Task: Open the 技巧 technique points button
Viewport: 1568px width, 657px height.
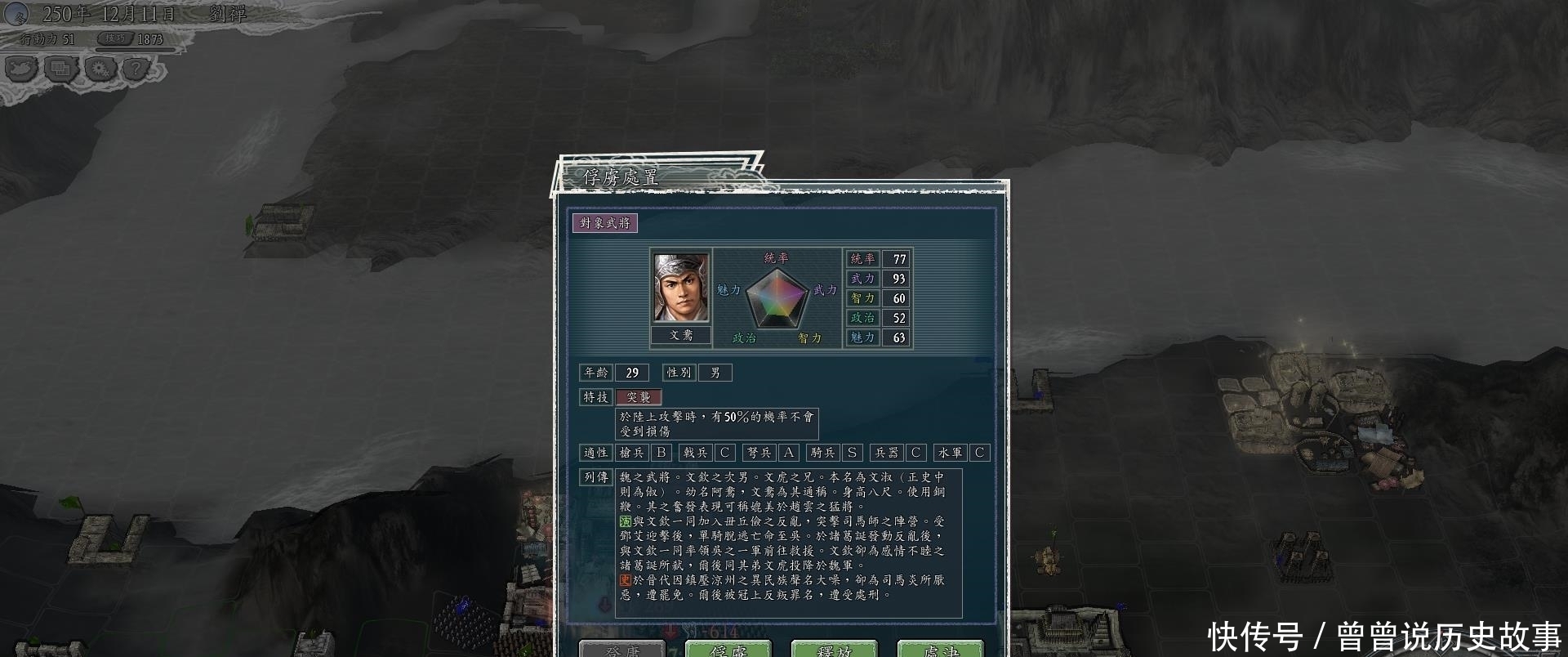Action: [x=115, y=38]
